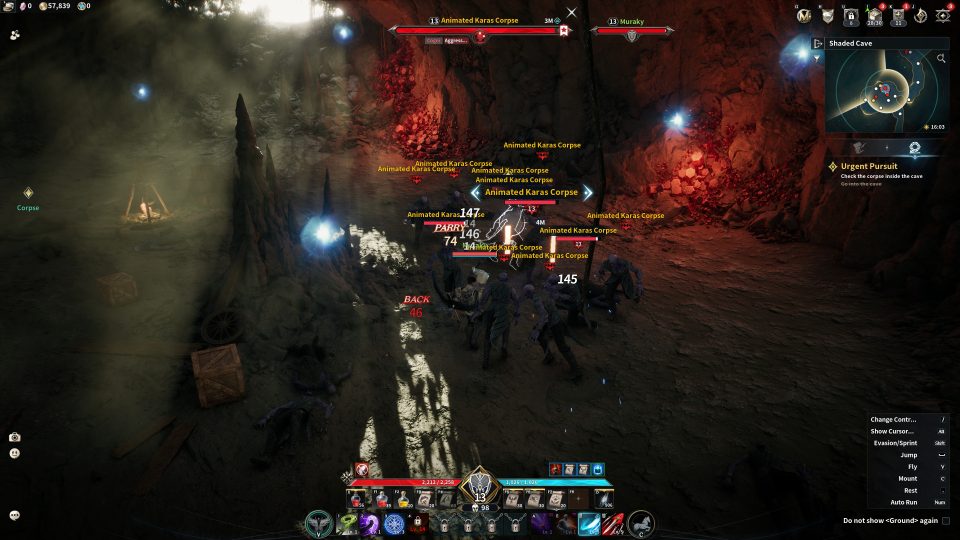Summon the mount with the horse icon
Image resolution: width=960 pixels, height=540 pixels.
point(640,523)
